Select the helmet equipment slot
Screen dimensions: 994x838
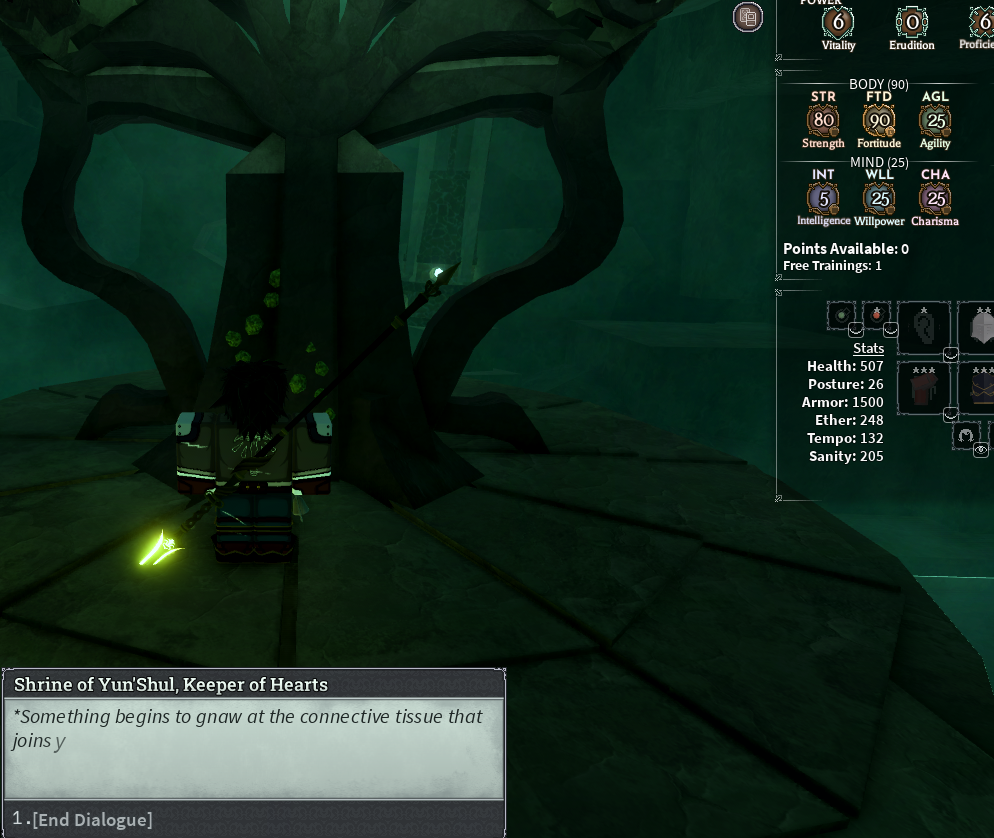pos(978,327)
